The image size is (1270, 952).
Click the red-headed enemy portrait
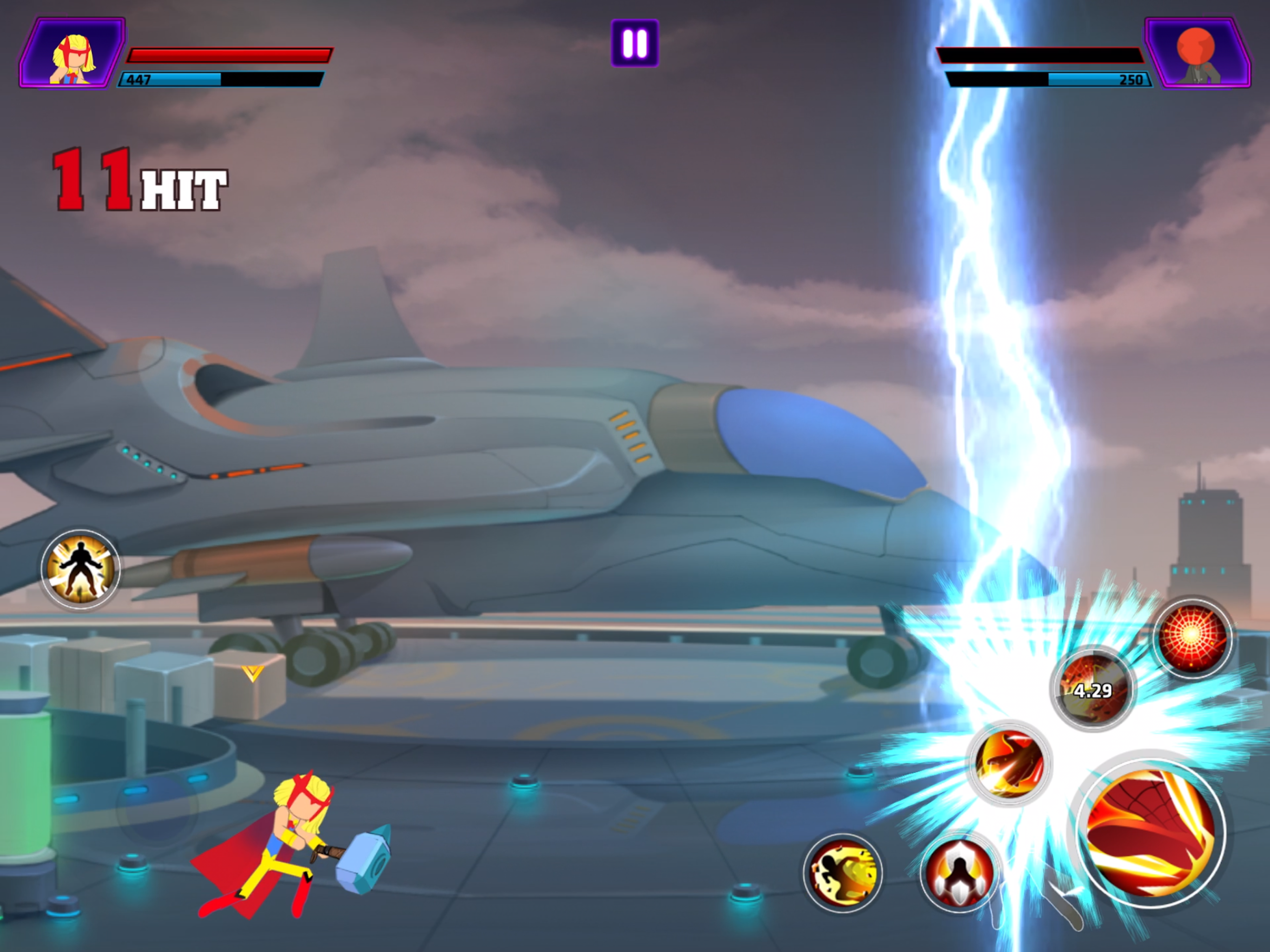[1197, 54]
